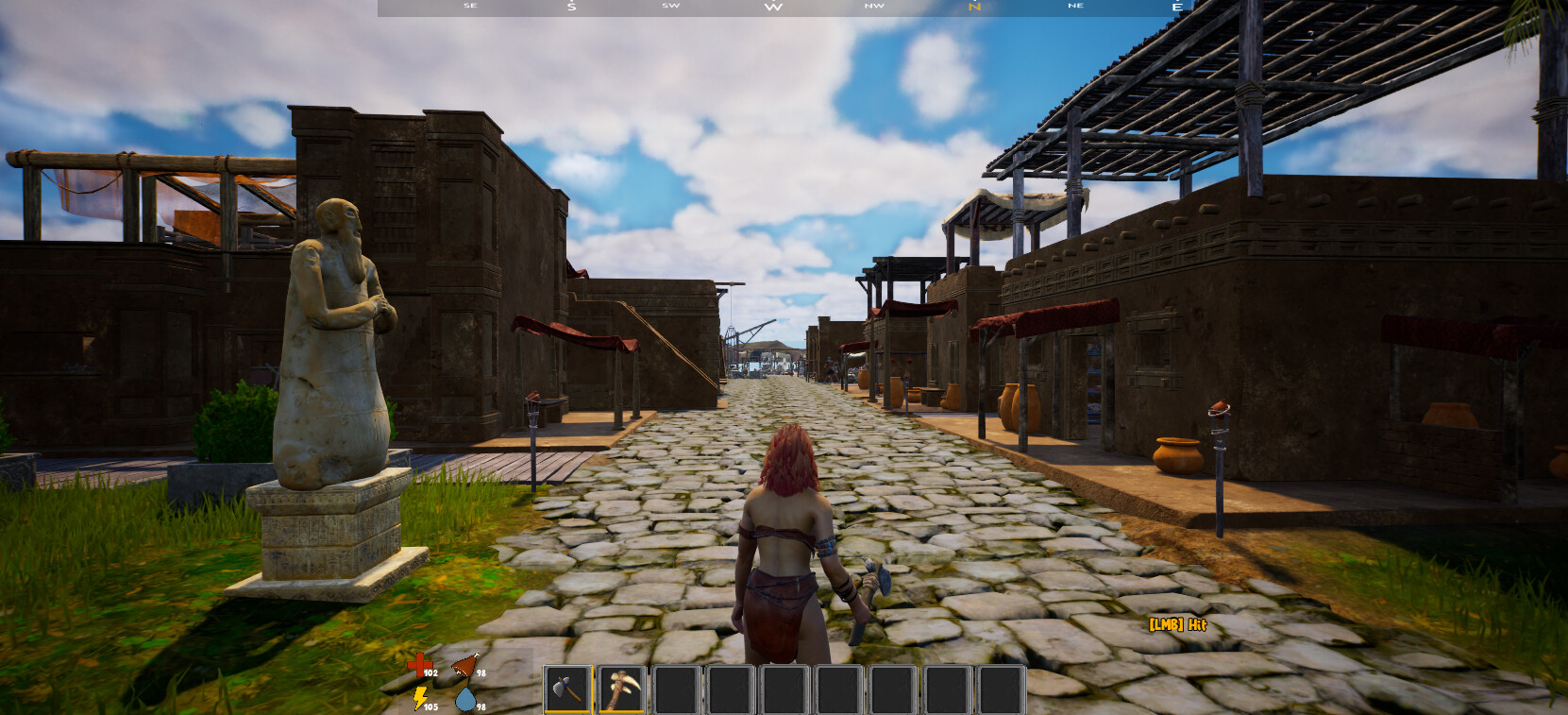
Task: Click the [LMB] Hit prompt text
Action: pos(1177,625)
